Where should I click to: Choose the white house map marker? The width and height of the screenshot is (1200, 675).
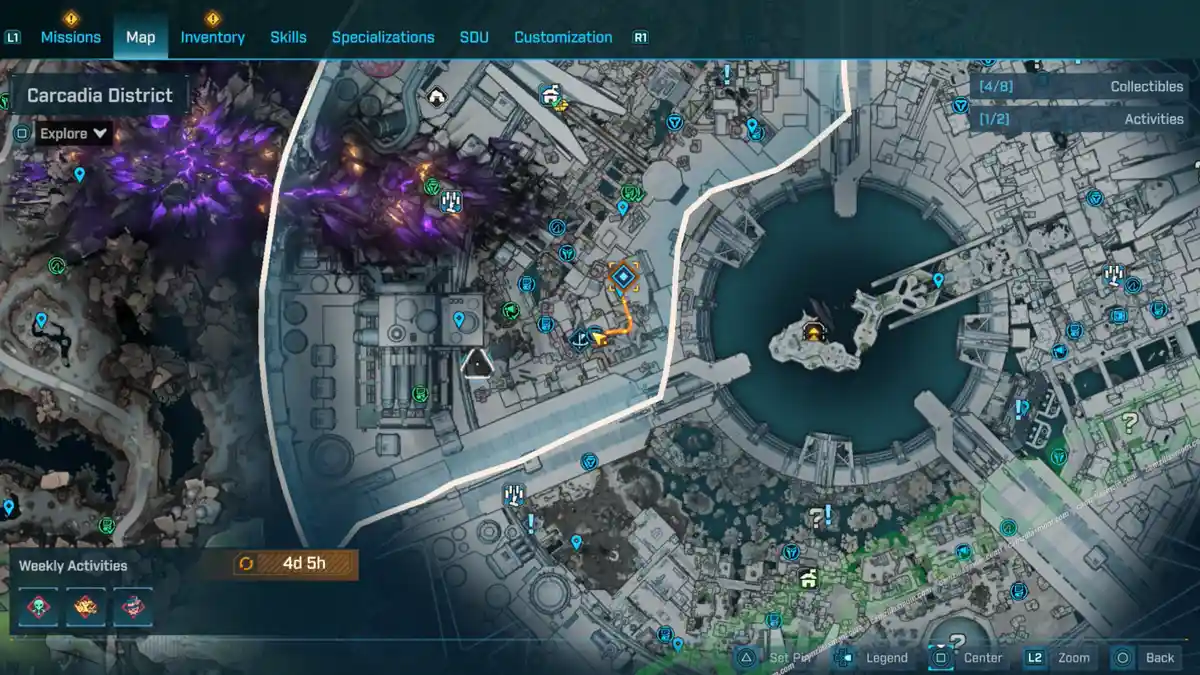coord(436,96)
